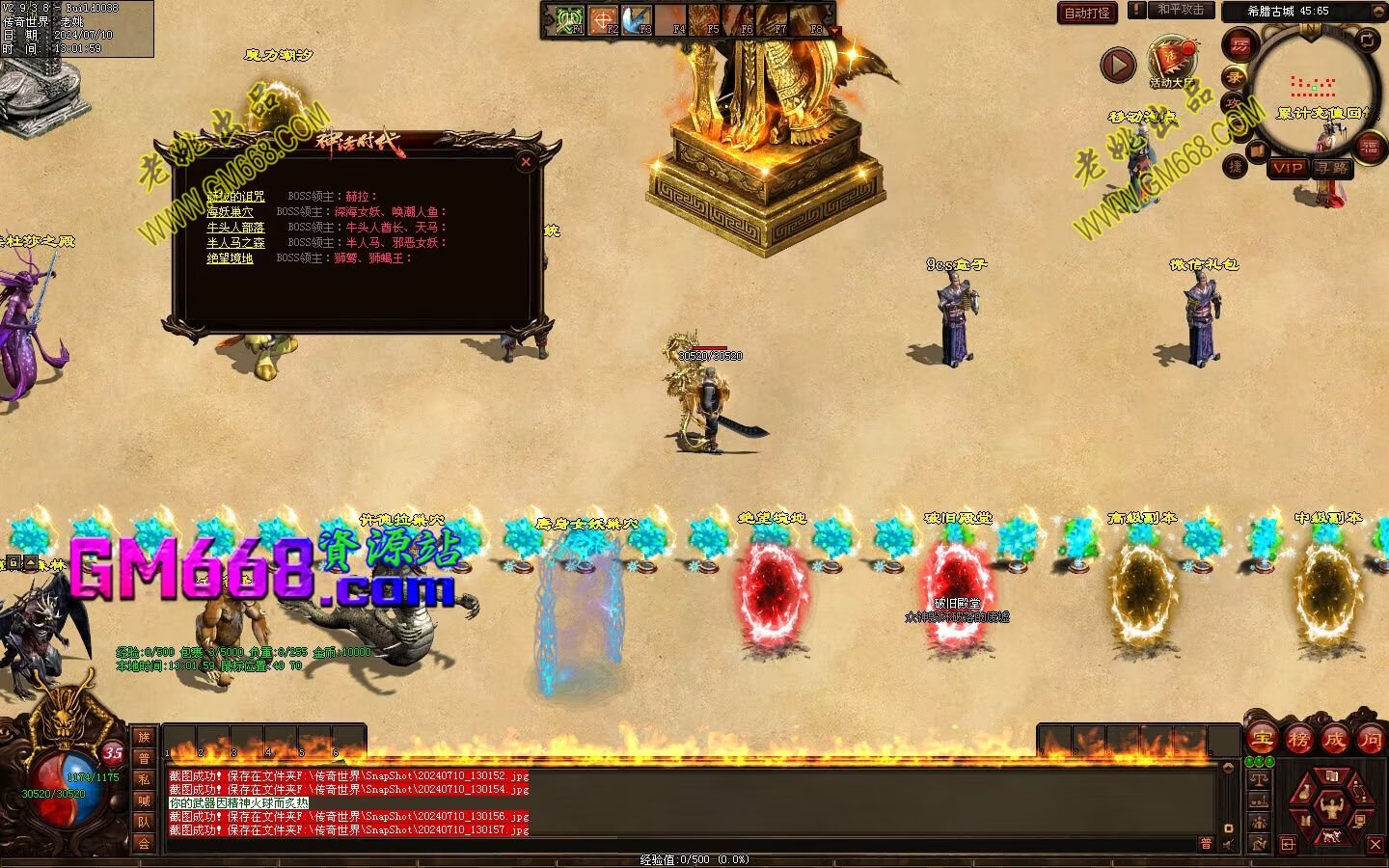The image size is (1389, 868).
Task: Show the 榜 rankings orb
Action: click(x=1298, y=740)
